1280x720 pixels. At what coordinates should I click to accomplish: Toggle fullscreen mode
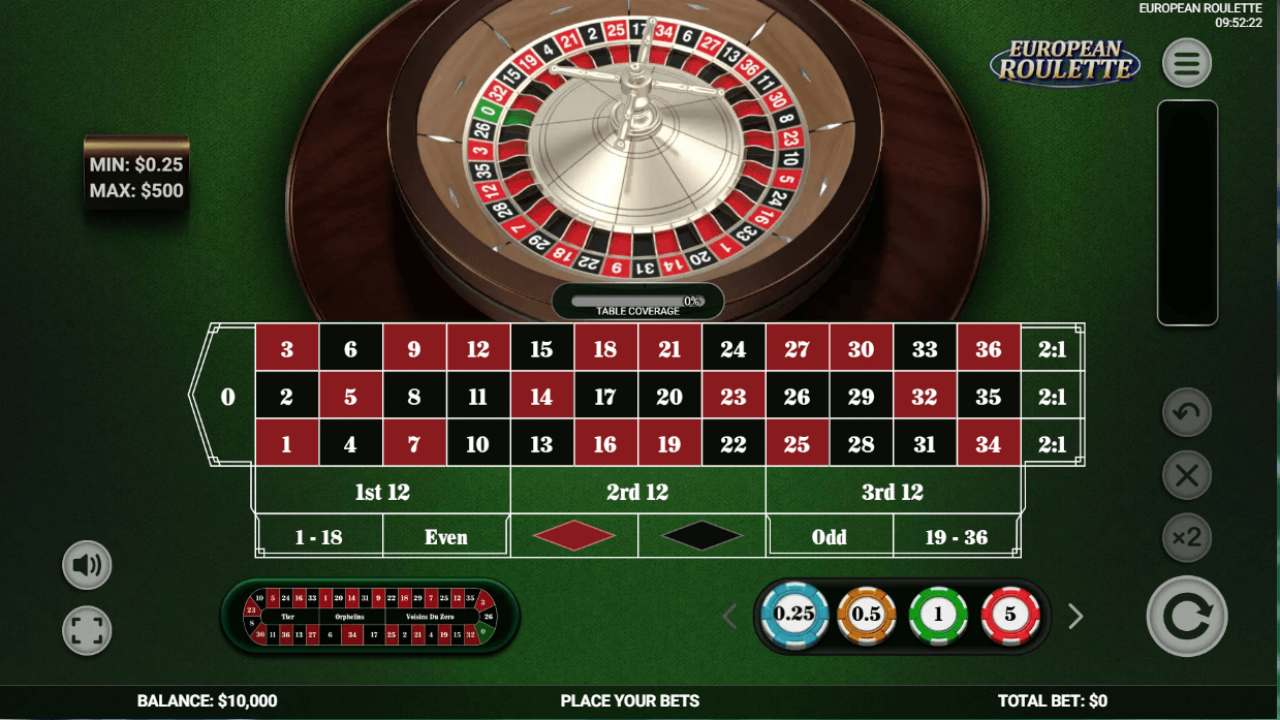point(87,631)
